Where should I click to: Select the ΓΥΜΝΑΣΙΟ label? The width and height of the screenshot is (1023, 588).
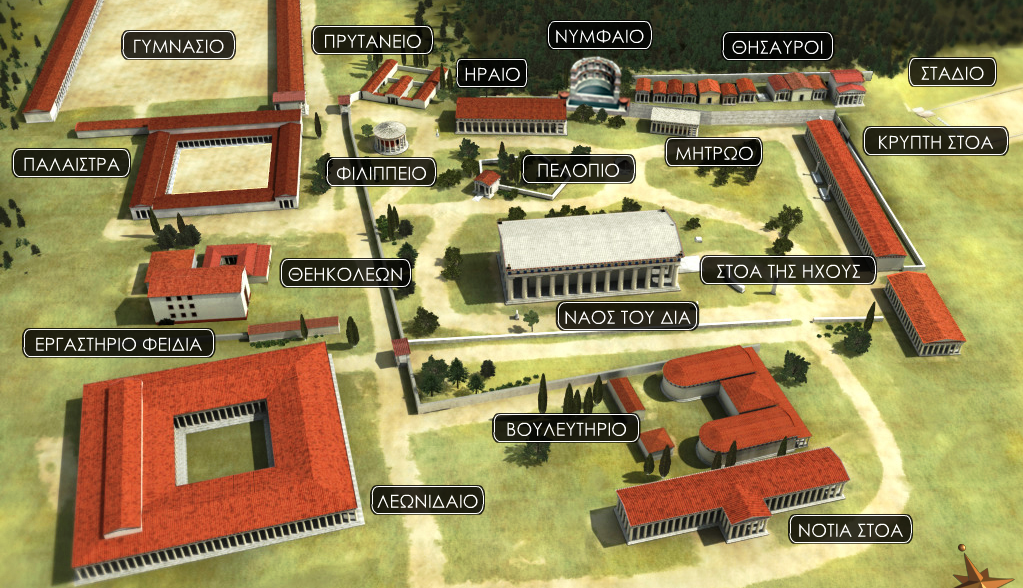coord(179,45)
